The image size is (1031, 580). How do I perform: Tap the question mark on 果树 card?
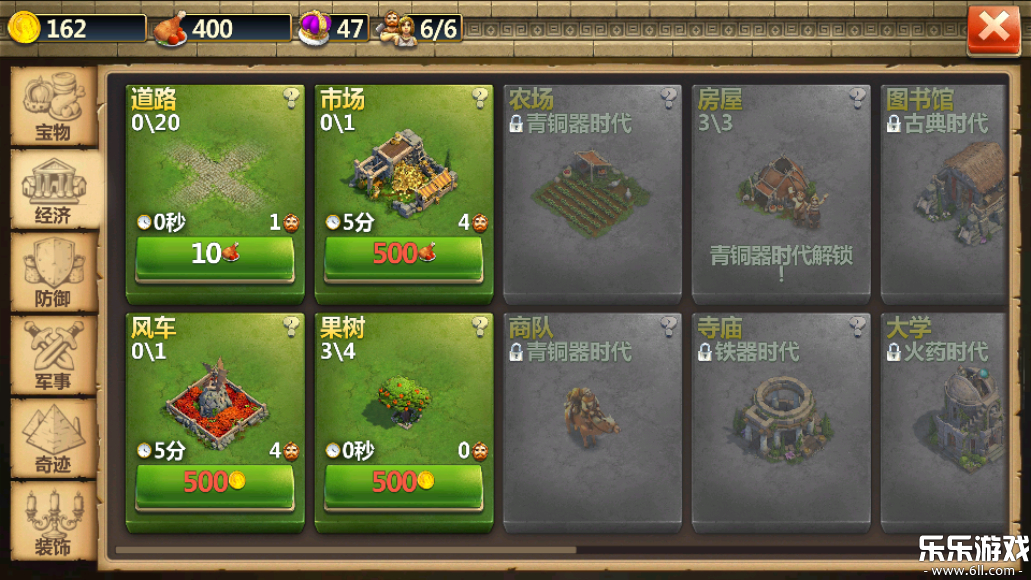click(480, 326)
